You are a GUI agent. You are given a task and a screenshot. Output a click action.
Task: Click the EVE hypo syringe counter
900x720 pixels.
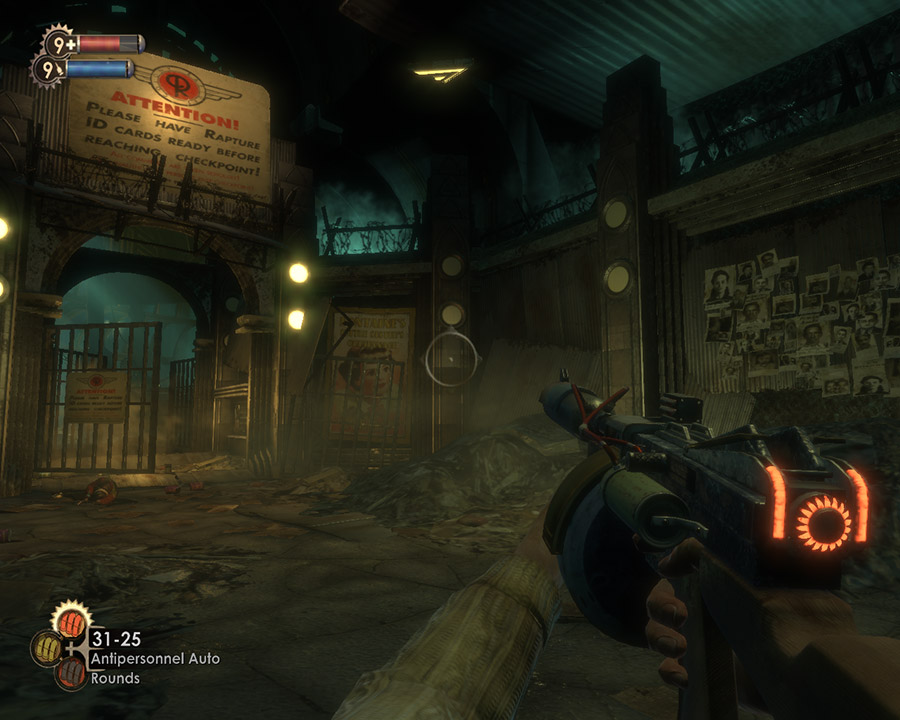(x=50, y=70)
